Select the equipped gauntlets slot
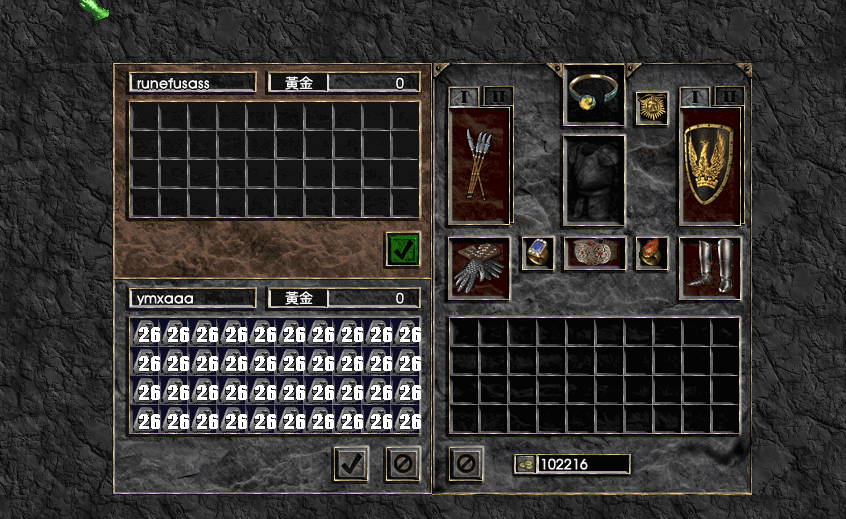The height and width of the screenshot is (519, 846). pos(479,268)
